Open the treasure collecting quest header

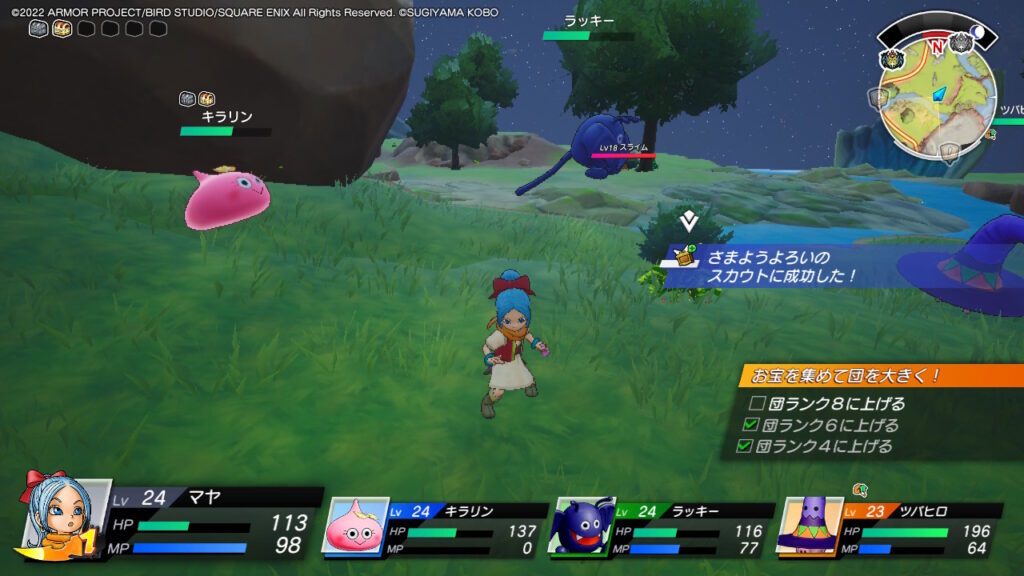point(880,376)
